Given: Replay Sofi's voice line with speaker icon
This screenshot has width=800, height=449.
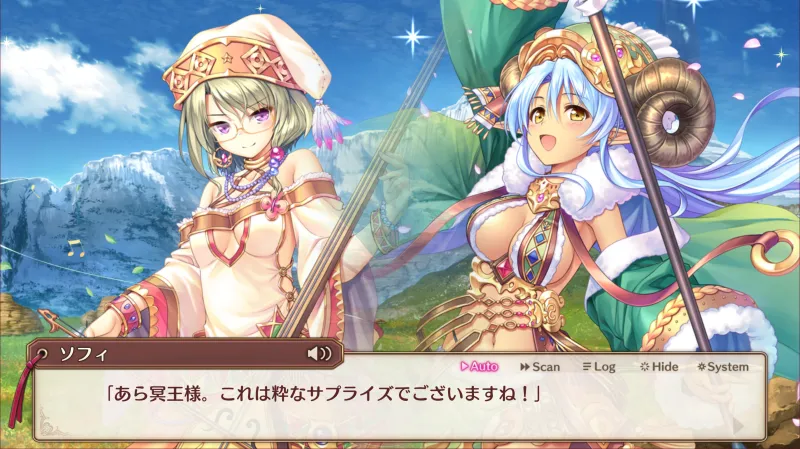Looking at the screenshot, I should (319, 353).
